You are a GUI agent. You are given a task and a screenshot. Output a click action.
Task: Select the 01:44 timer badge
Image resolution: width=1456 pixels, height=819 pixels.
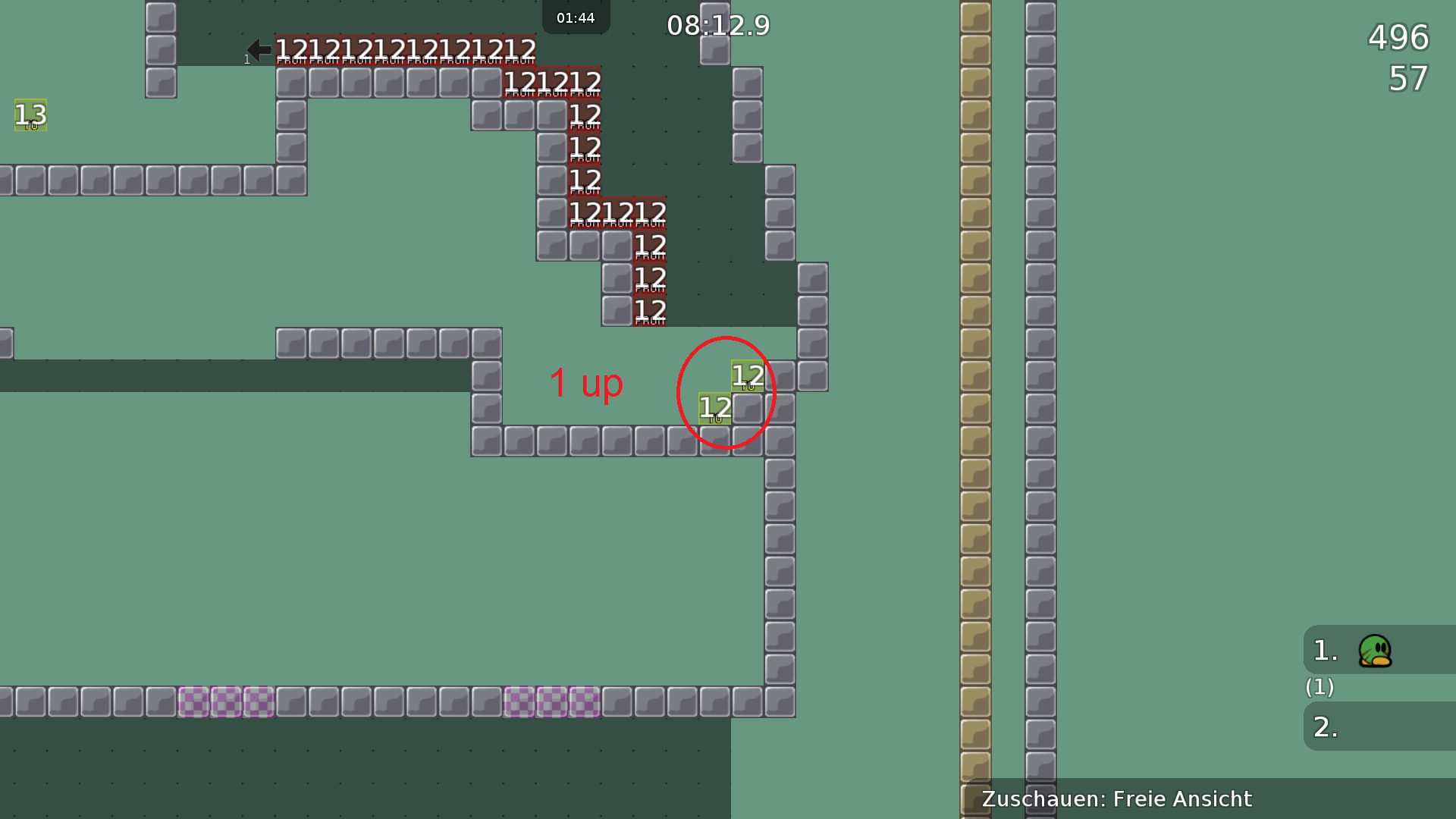(576, 17)
